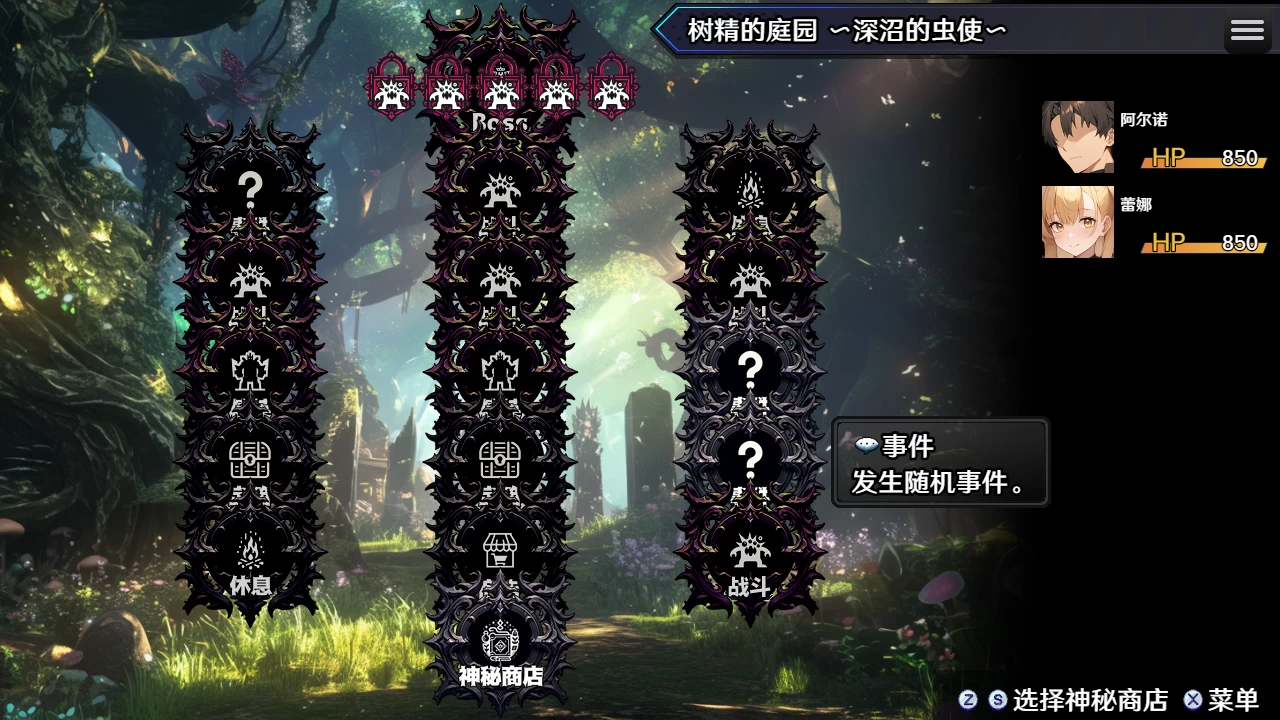
Task: Click Leina's HP bar showing 850
Action: (x=1200, y=242)
